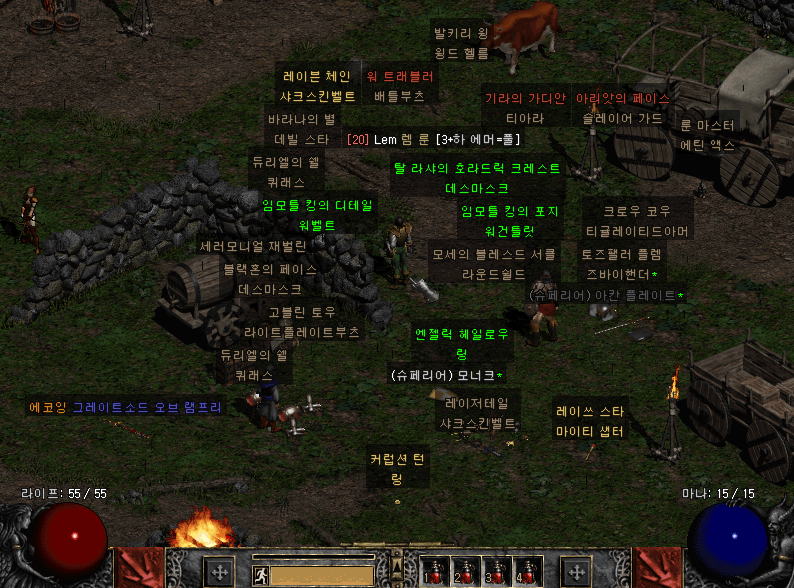Viewport: 794px width, 588px height.
Task: Select the 룬 마스터 에틴 액스 label
Action: click(707, 135)
